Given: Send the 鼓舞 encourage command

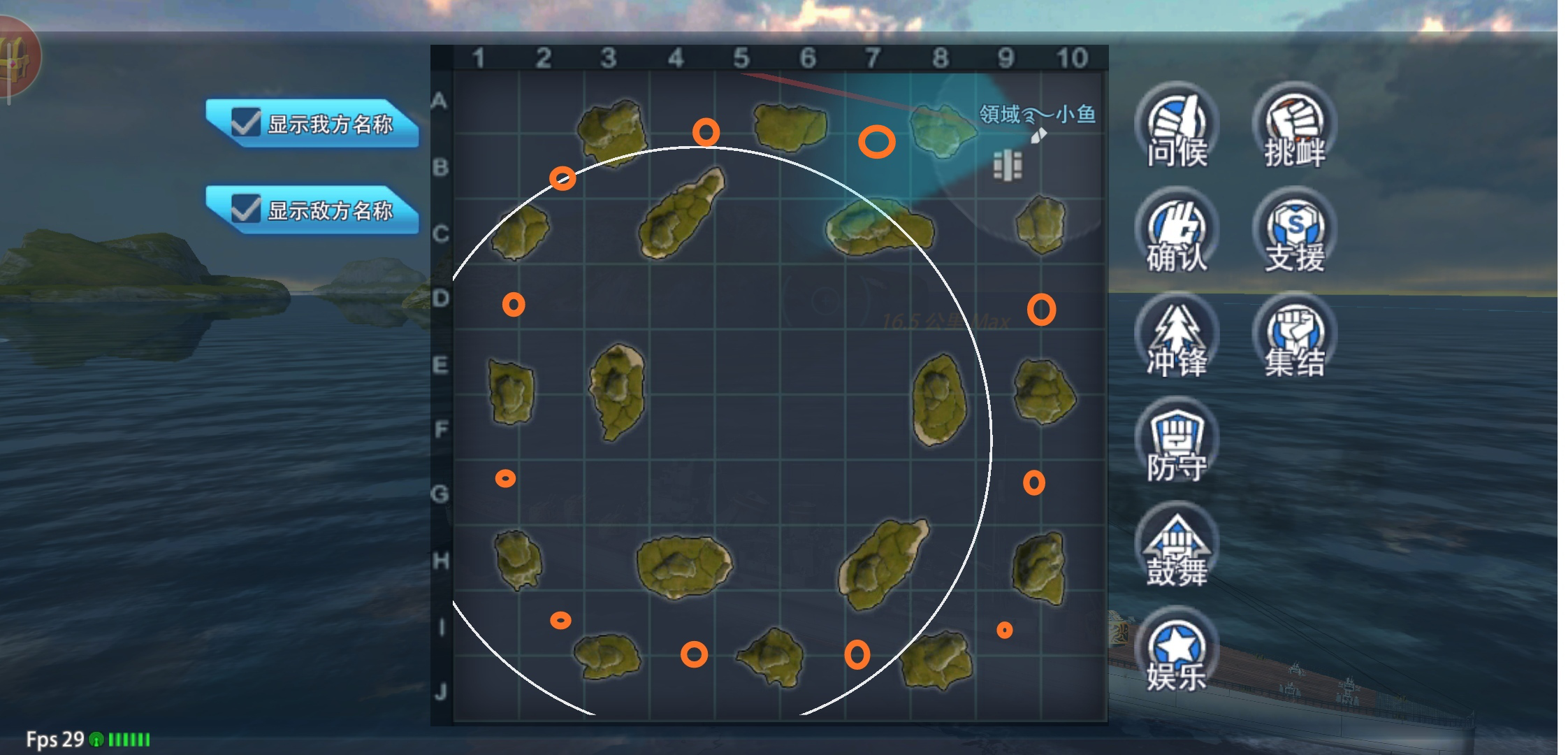Looking at the screenshot, I should pyautogui.click(x=1177, y=545).
